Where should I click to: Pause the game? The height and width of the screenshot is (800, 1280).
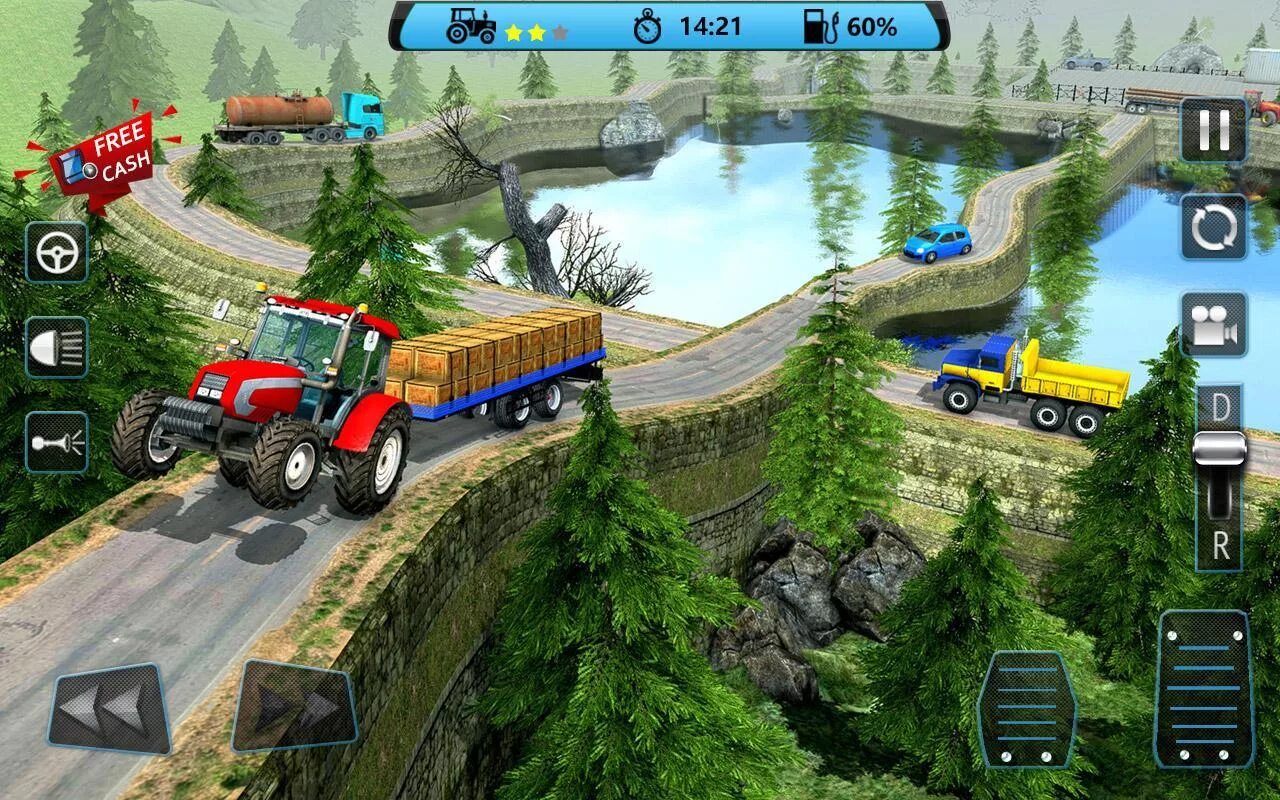click(1213, 130)
